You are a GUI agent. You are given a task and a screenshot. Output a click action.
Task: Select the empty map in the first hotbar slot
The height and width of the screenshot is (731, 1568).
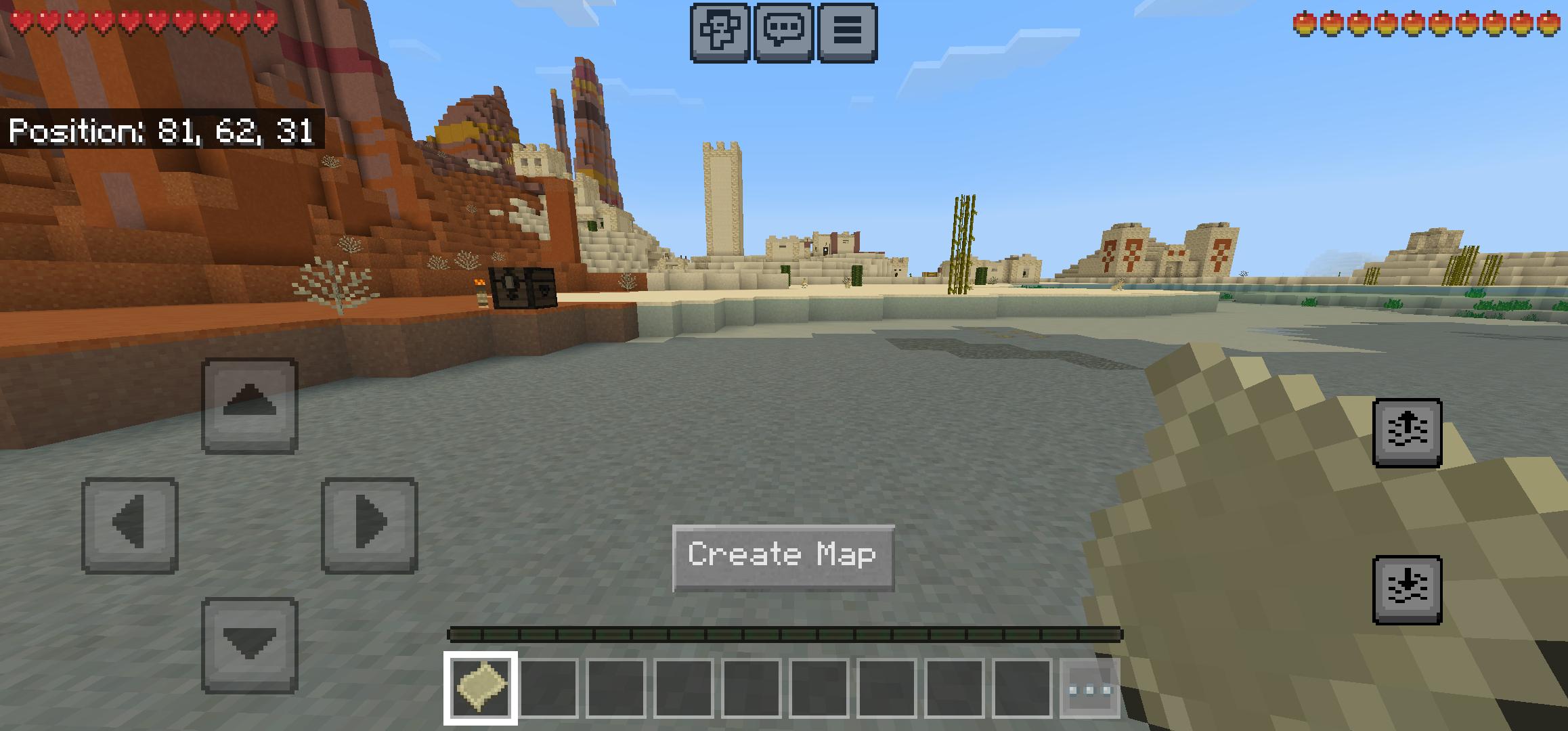click(480, 687)
